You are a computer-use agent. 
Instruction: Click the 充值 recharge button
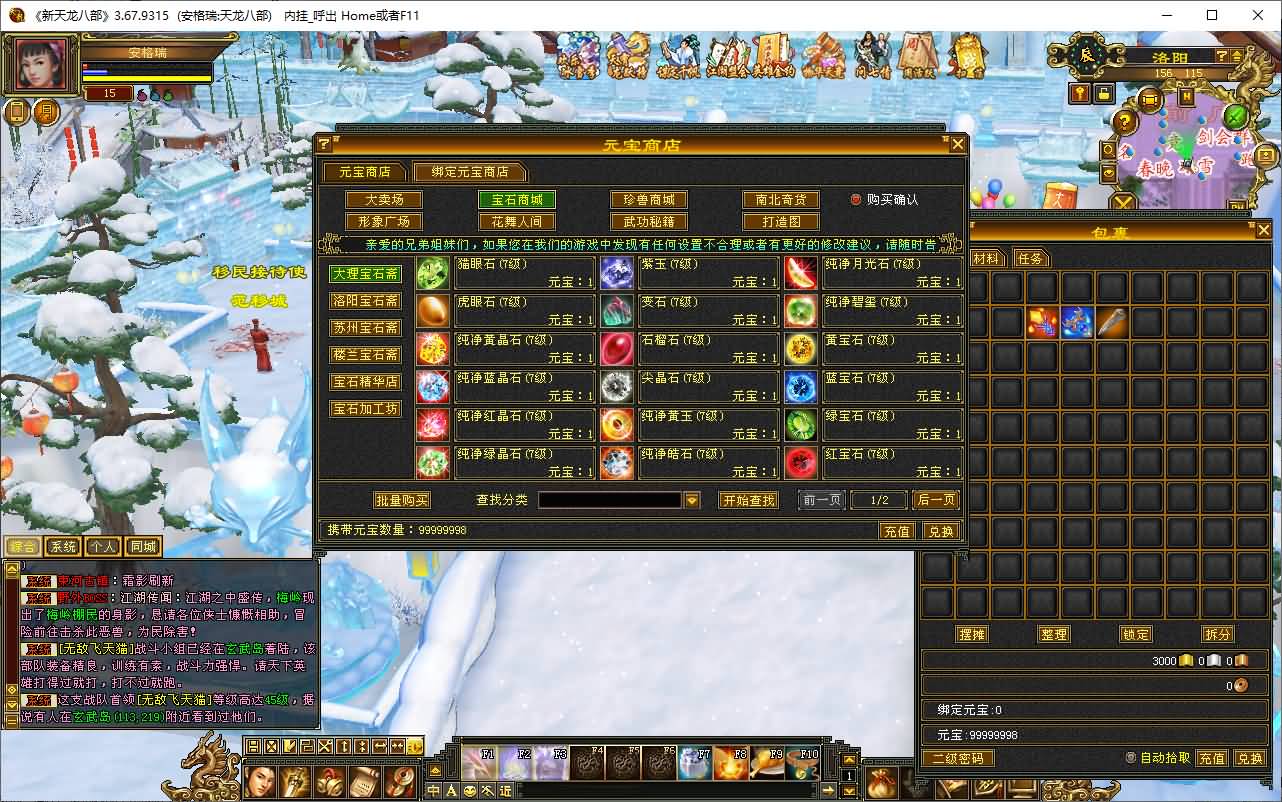coord(896,530)
